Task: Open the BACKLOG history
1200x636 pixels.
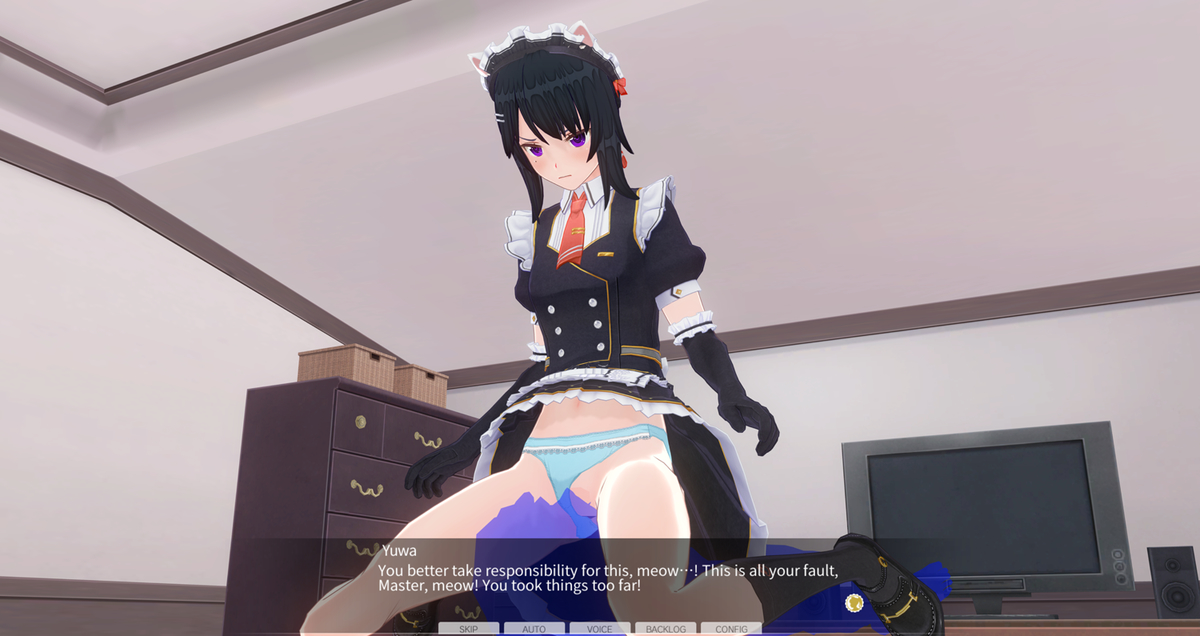Action: pyautogui.click(x=666, y=629)
